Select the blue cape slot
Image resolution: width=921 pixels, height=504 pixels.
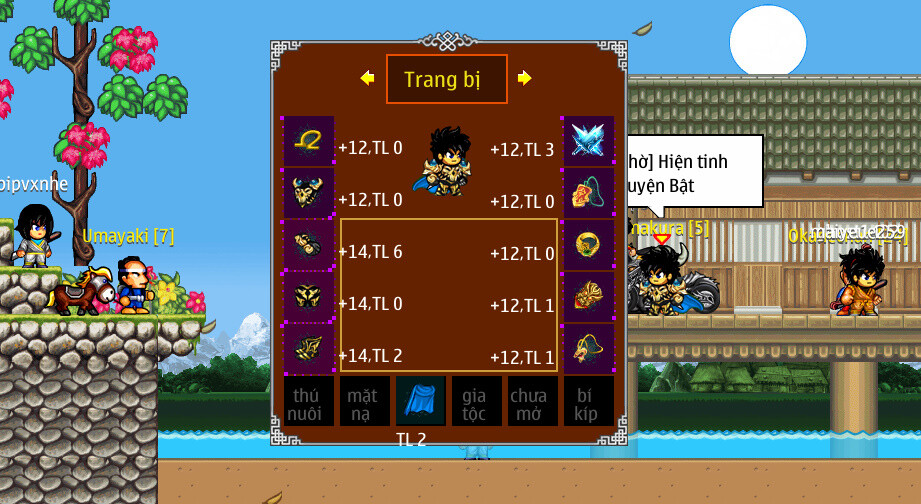[x=420, y=401]
